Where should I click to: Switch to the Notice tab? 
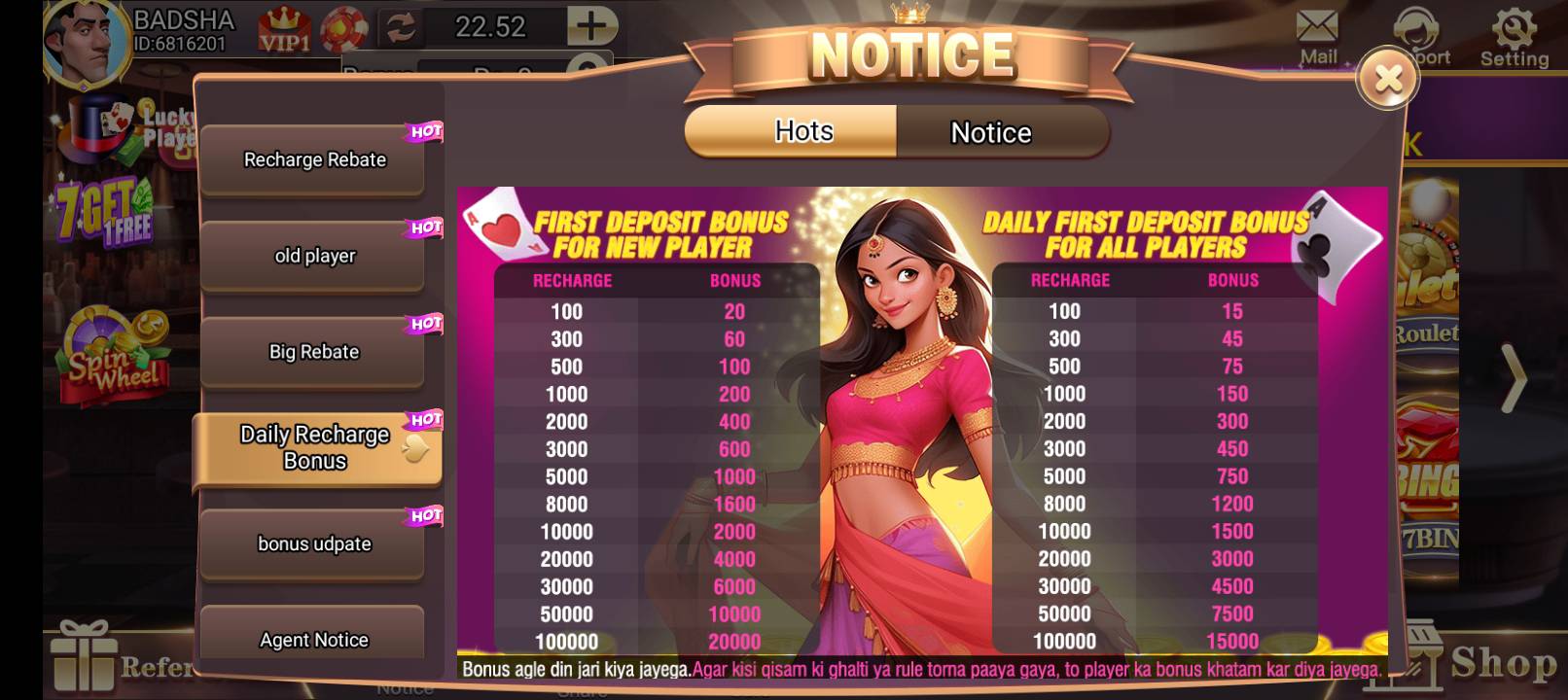point(989,131)
